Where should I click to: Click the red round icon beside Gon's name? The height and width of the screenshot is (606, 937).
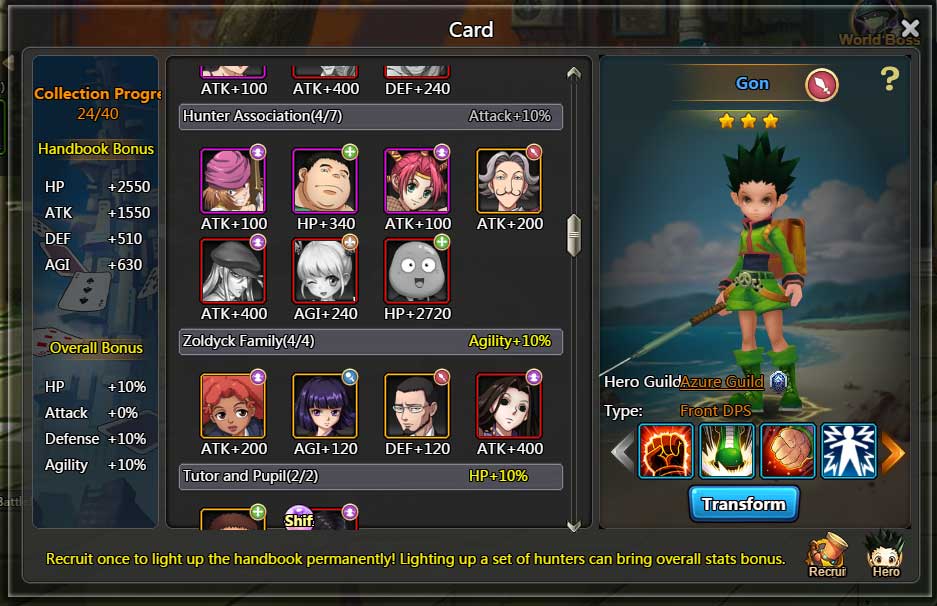pos(821,85)
